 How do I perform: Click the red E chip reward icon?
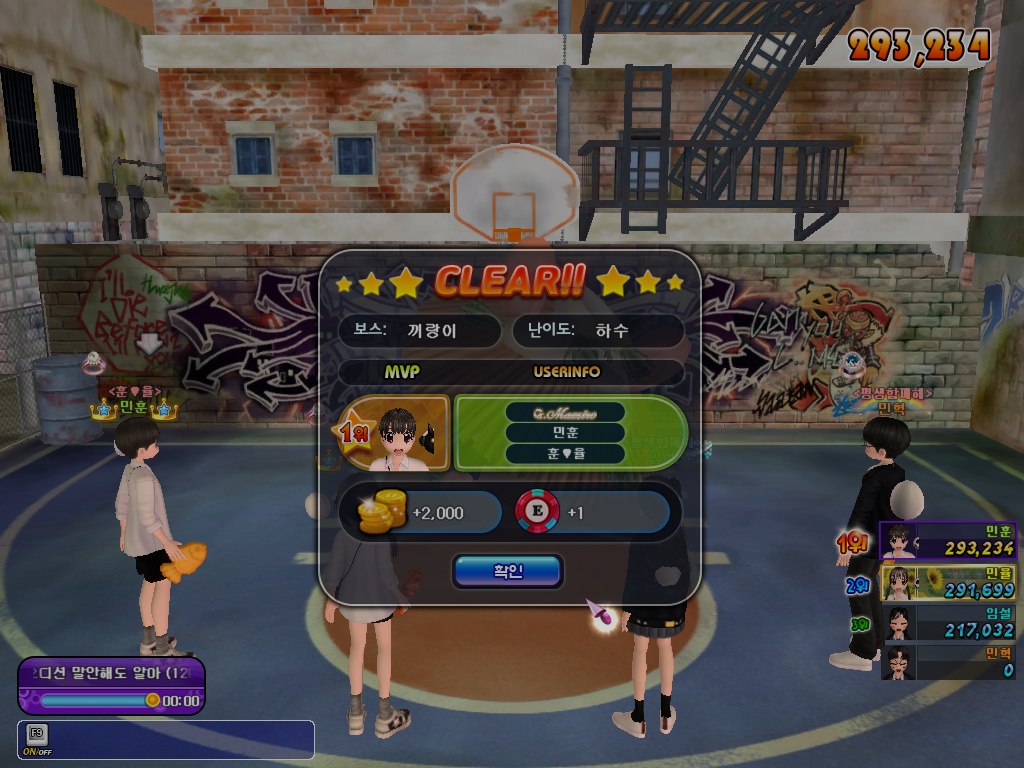537,512
